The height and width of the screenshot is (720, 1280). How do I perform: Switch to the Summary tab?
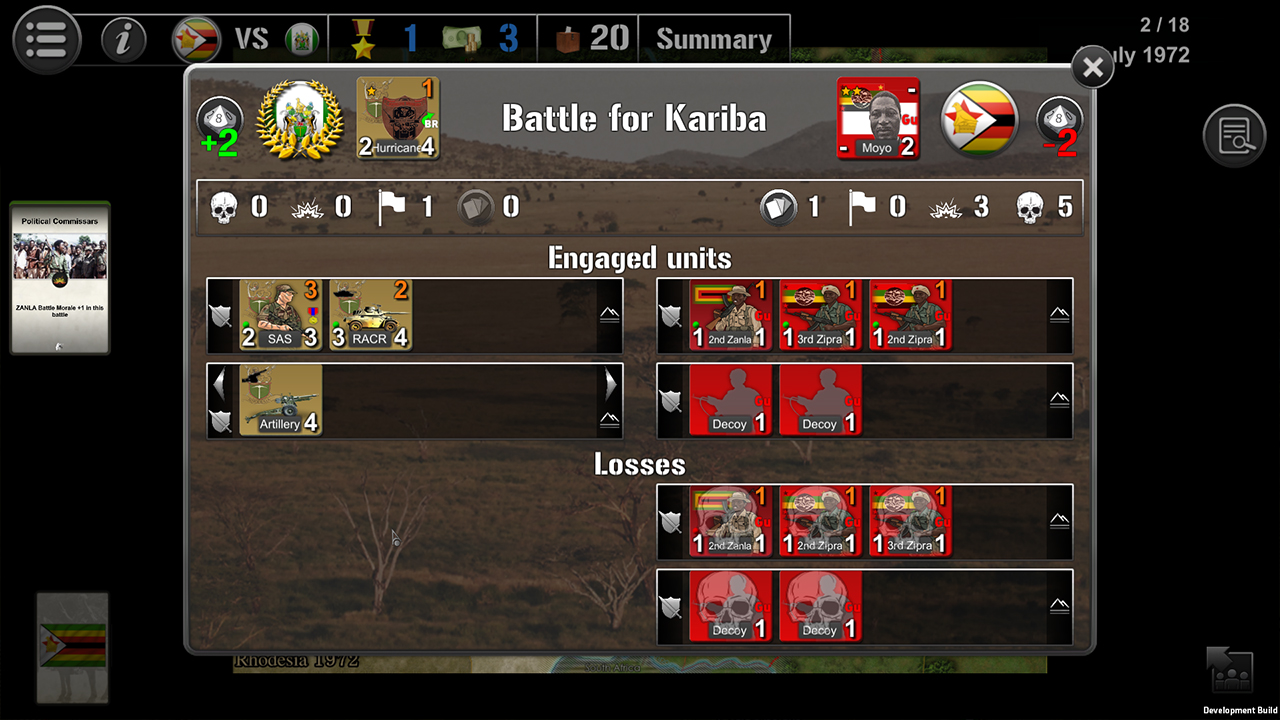714,38
